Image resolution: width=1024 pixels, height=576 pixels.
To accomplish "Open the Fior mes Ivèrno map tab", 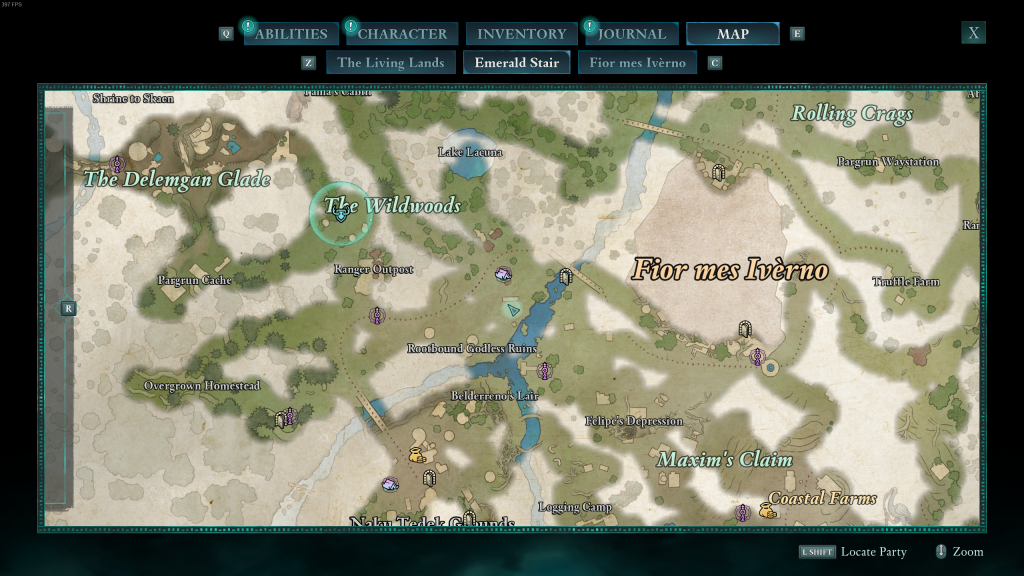I will [638, 63].
